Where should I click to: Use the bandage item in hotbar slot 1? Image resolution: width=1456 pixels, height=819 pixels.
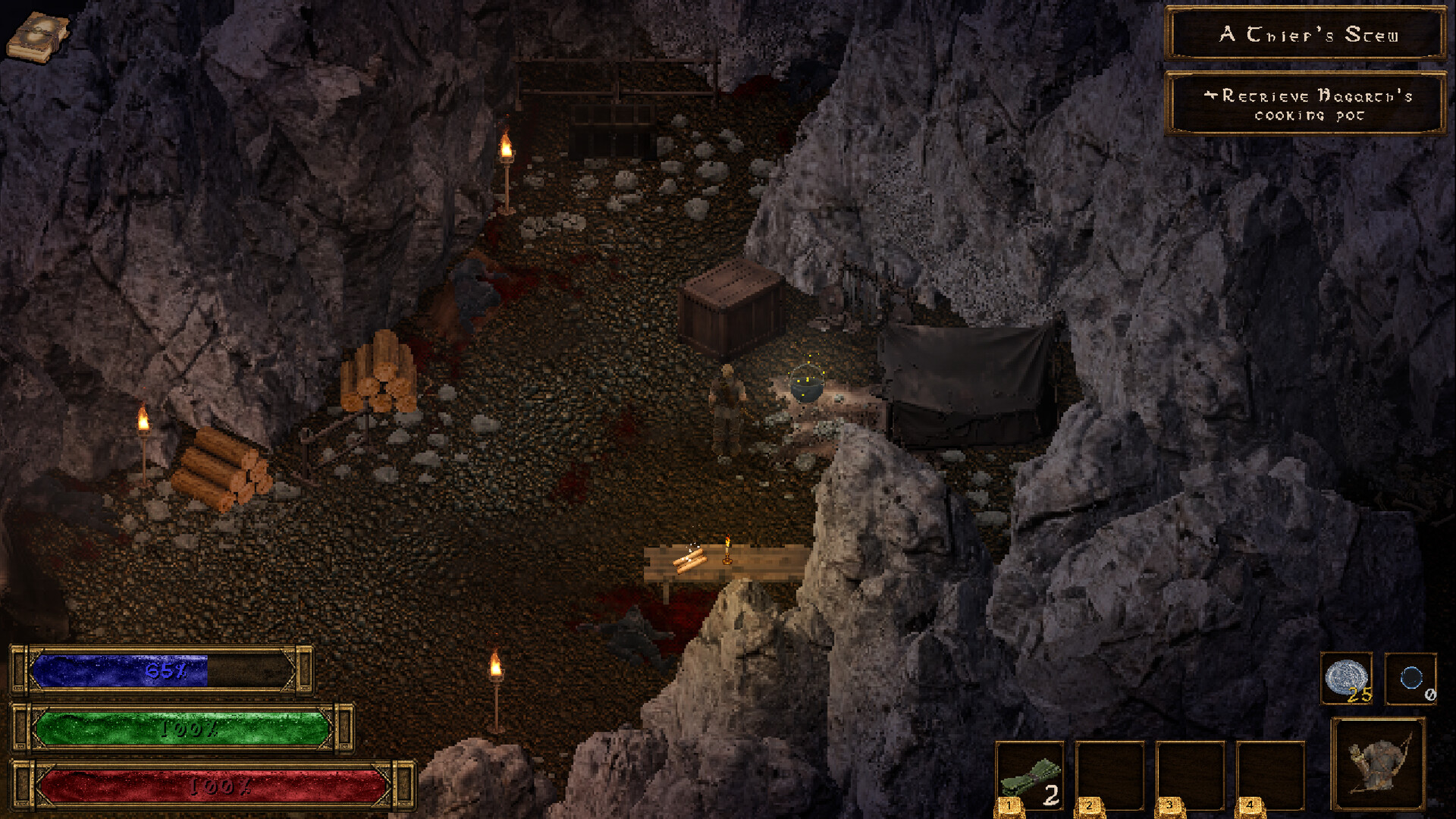click(x=1029, y=777)
